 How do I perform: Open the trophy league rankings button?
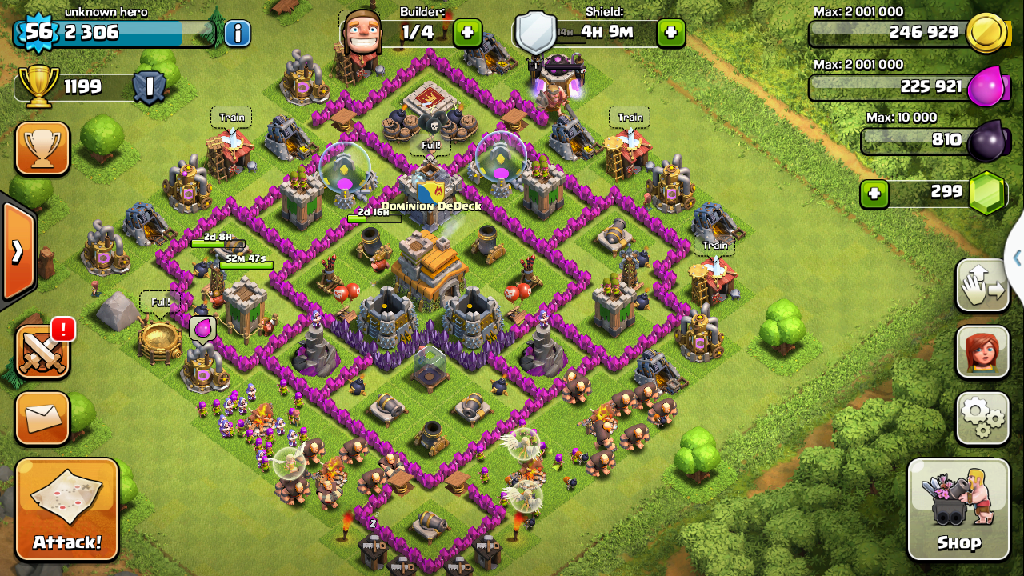[43, 149]
